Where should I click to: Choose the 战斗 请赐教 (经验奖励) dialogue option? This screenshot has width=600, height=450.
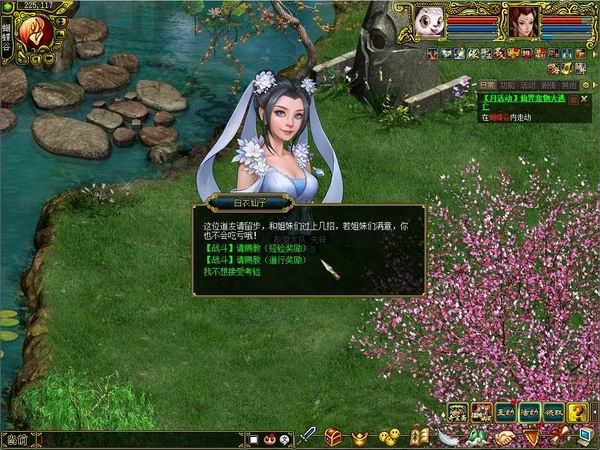click(255, 249)
